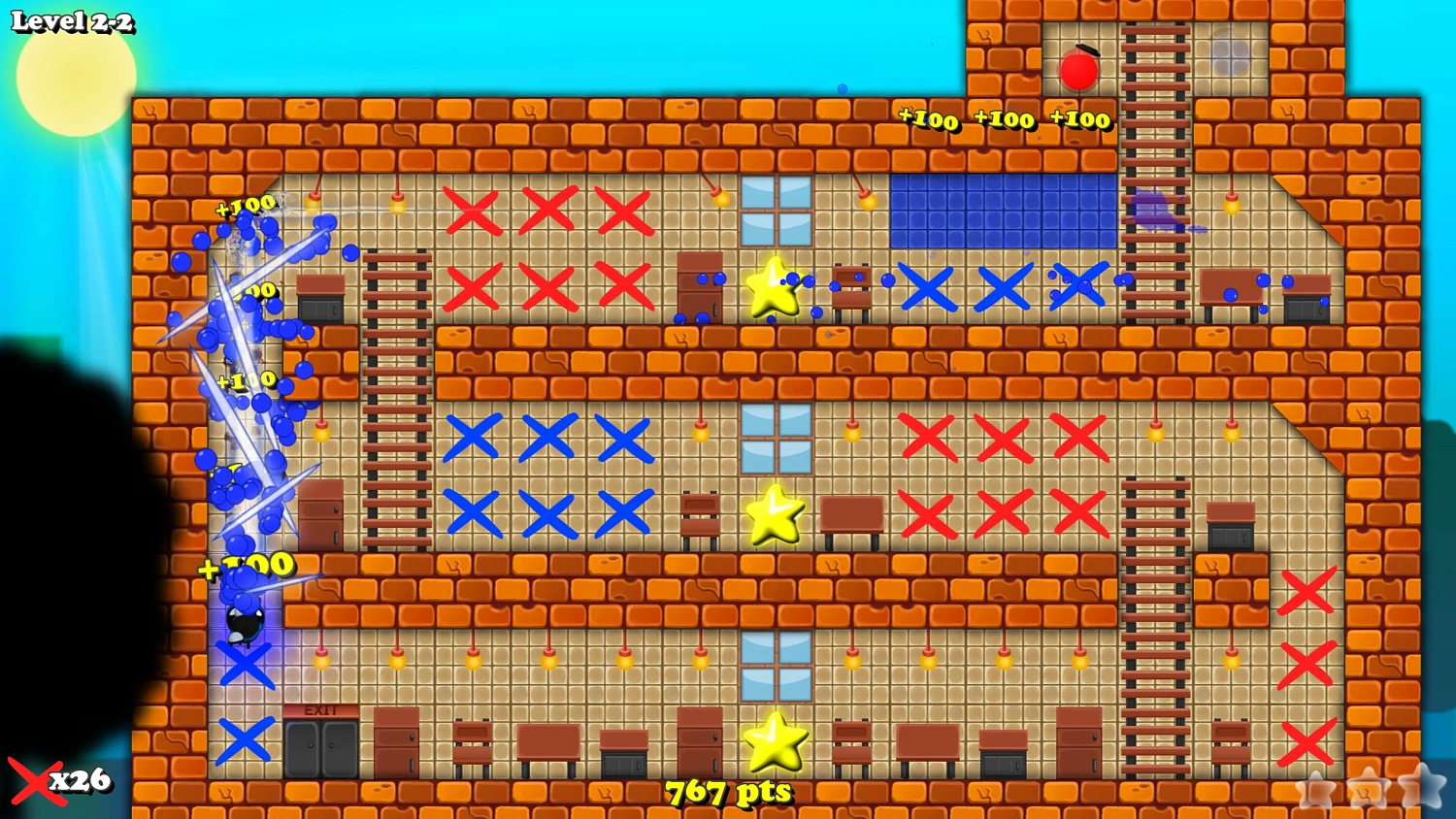This screenshot has height=819, width=1456.
Task: Select the Level 2-2 label
Action: 73,19
